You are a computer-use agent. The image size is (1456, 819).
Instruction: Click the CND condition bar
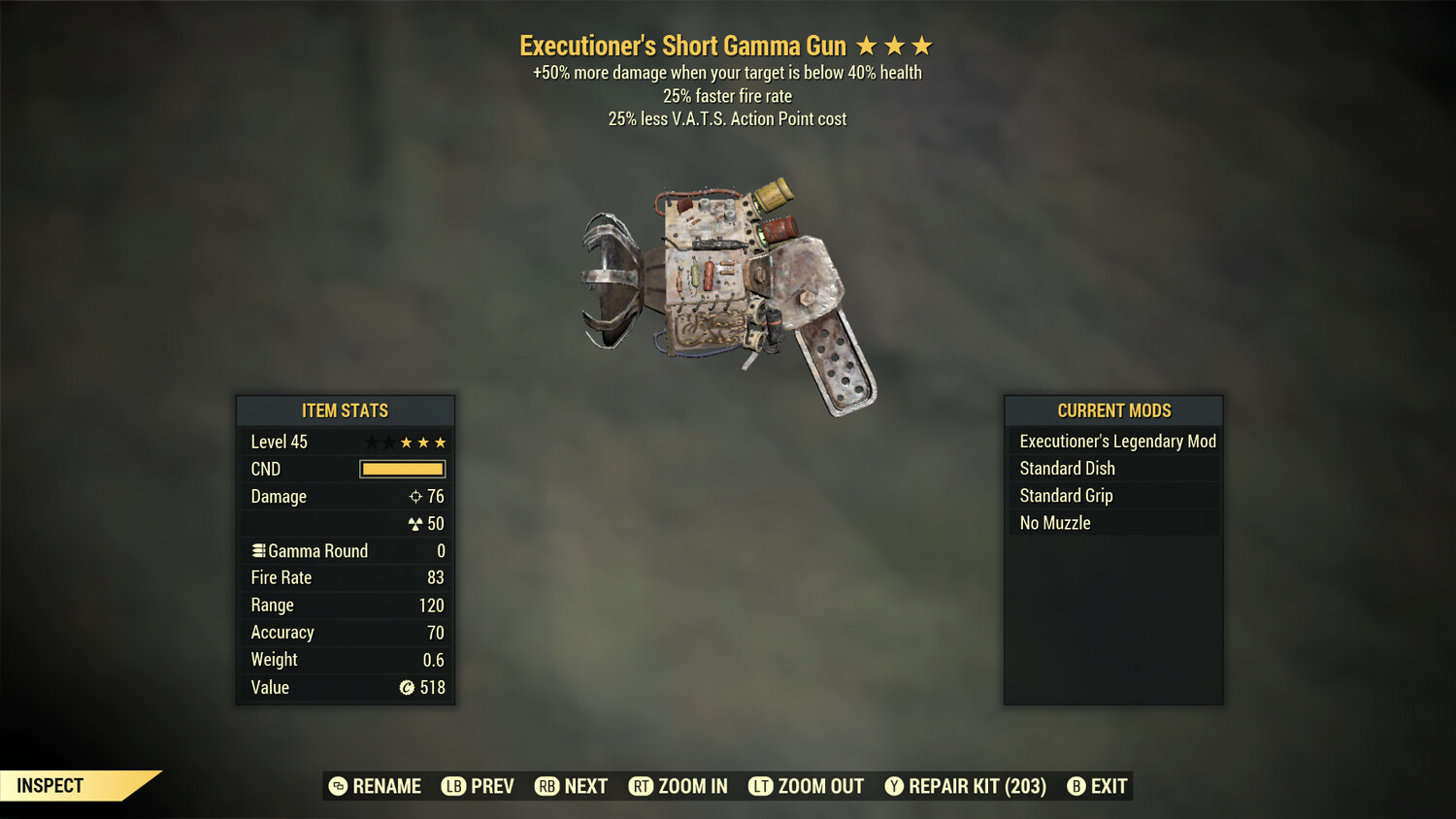(x=402, y=469)
